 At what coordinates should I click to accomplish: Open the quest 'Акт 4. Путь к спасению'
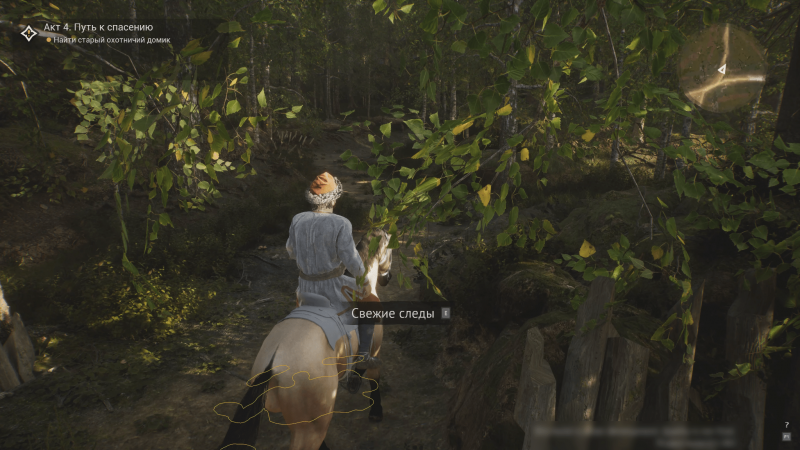click(98, 27)
